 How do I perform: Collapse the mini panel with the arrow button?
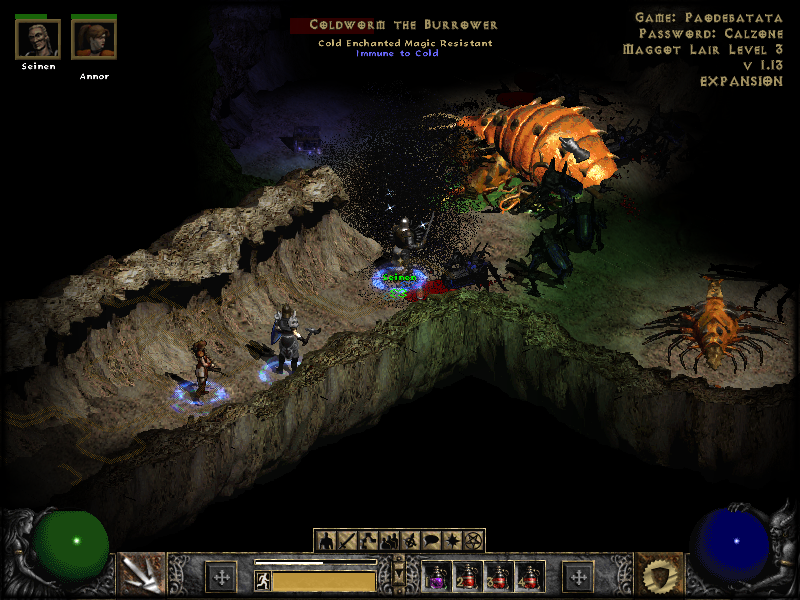400,575
